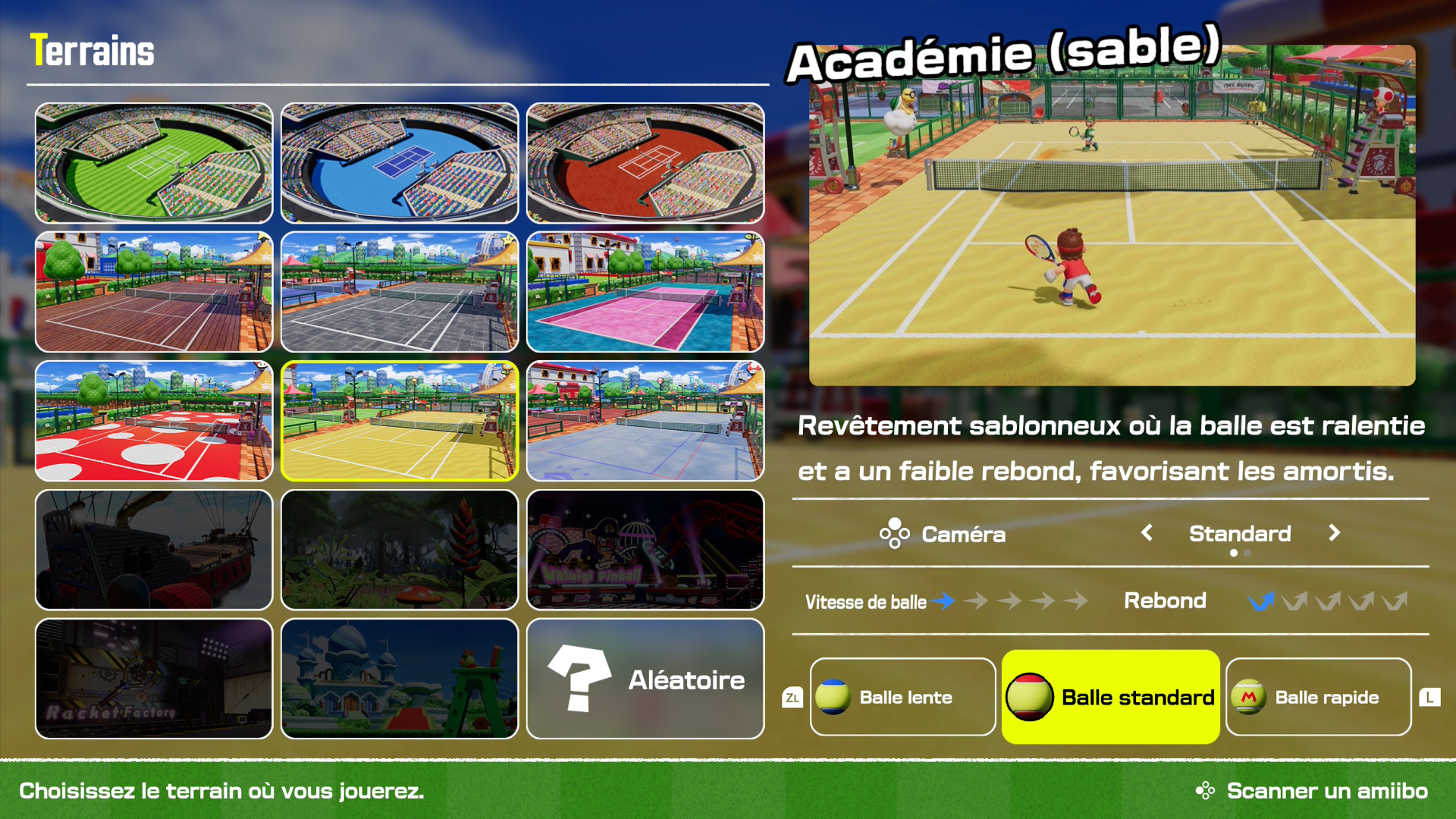Choose Balle rapide ball type
Screen dimensions: 1456x819
(x=1318, y=697)
